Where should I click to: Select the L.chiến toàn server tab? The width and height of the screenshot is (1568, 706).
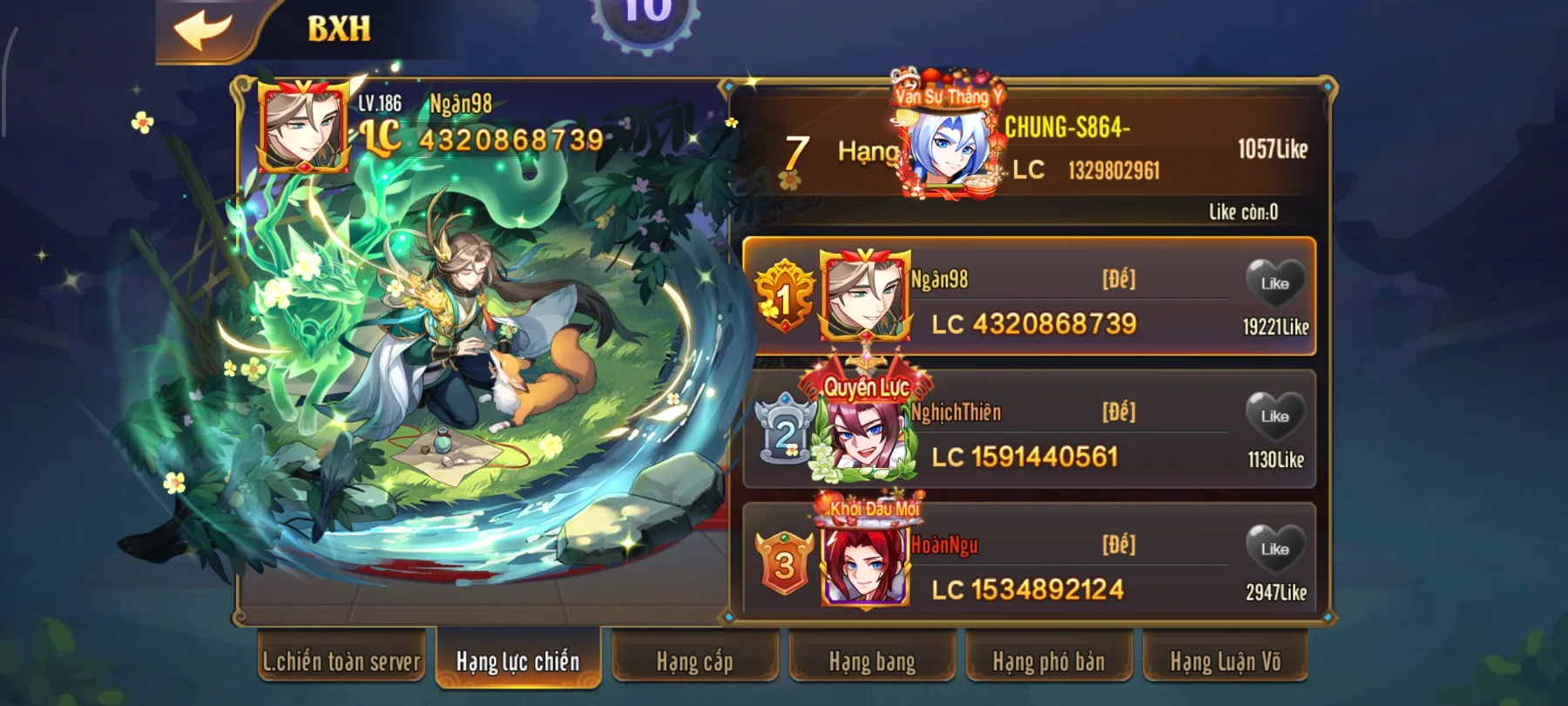pos(341,662)
